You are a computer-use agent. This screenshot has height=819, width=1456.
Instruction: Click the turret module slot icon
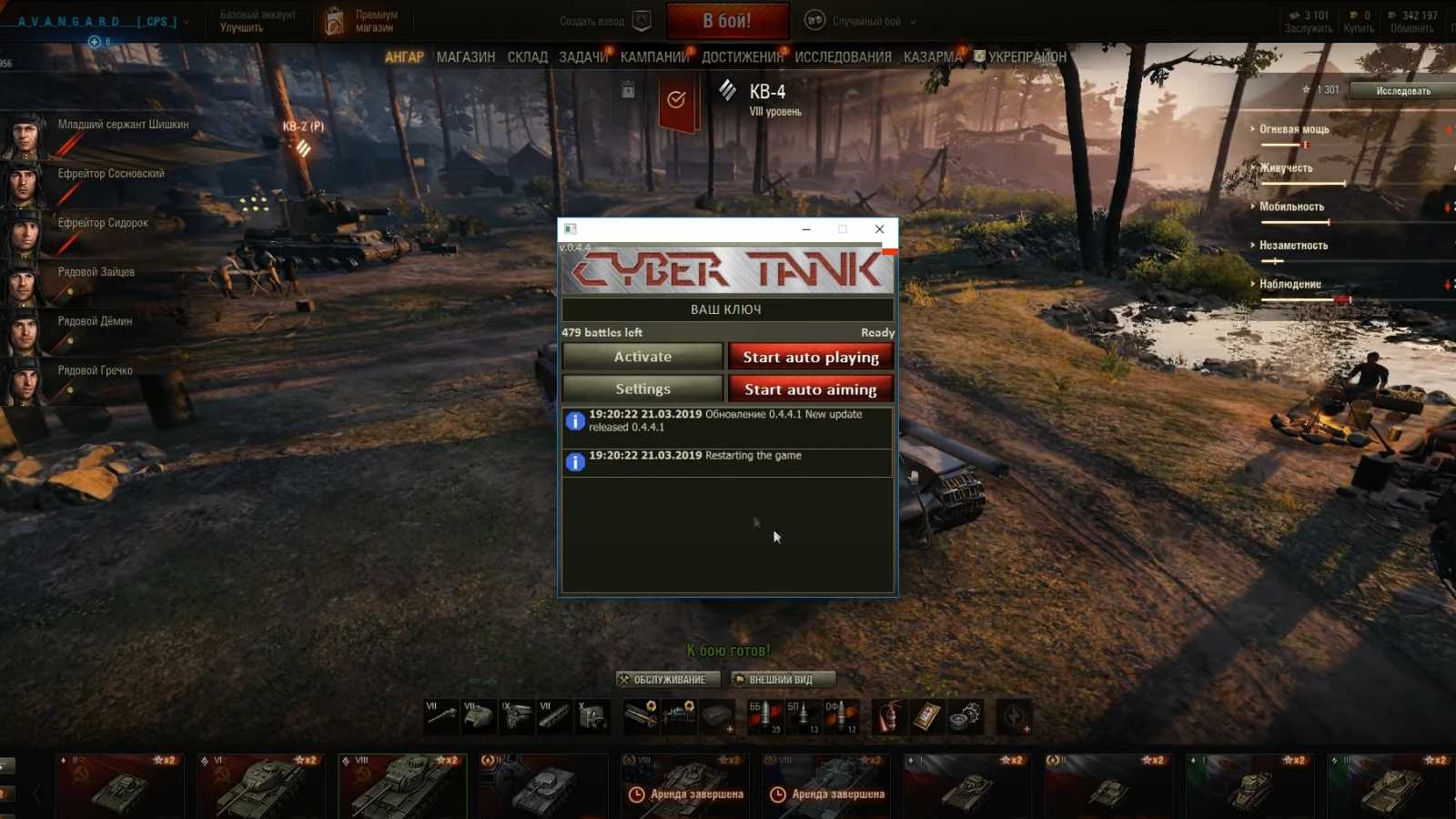pyautogui.click(x=478, y=717)
